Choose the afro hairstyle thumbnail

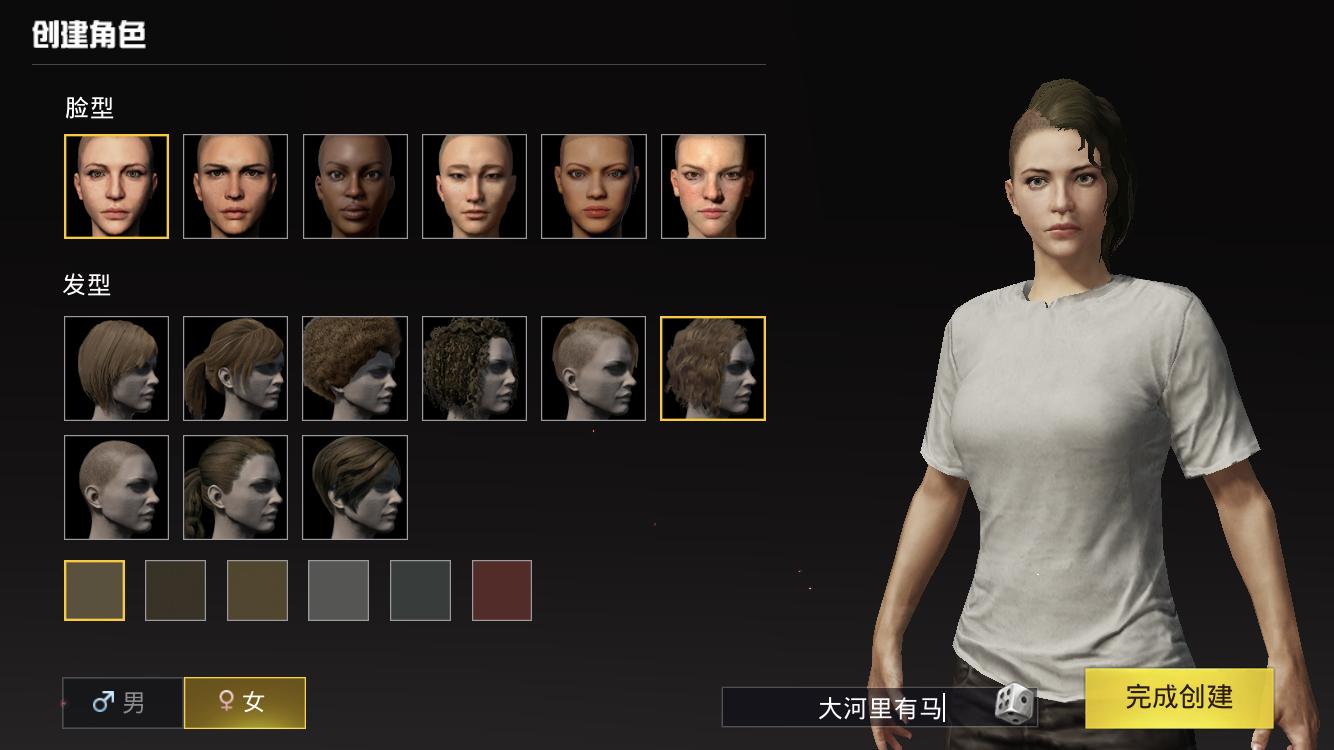(355, 368)
